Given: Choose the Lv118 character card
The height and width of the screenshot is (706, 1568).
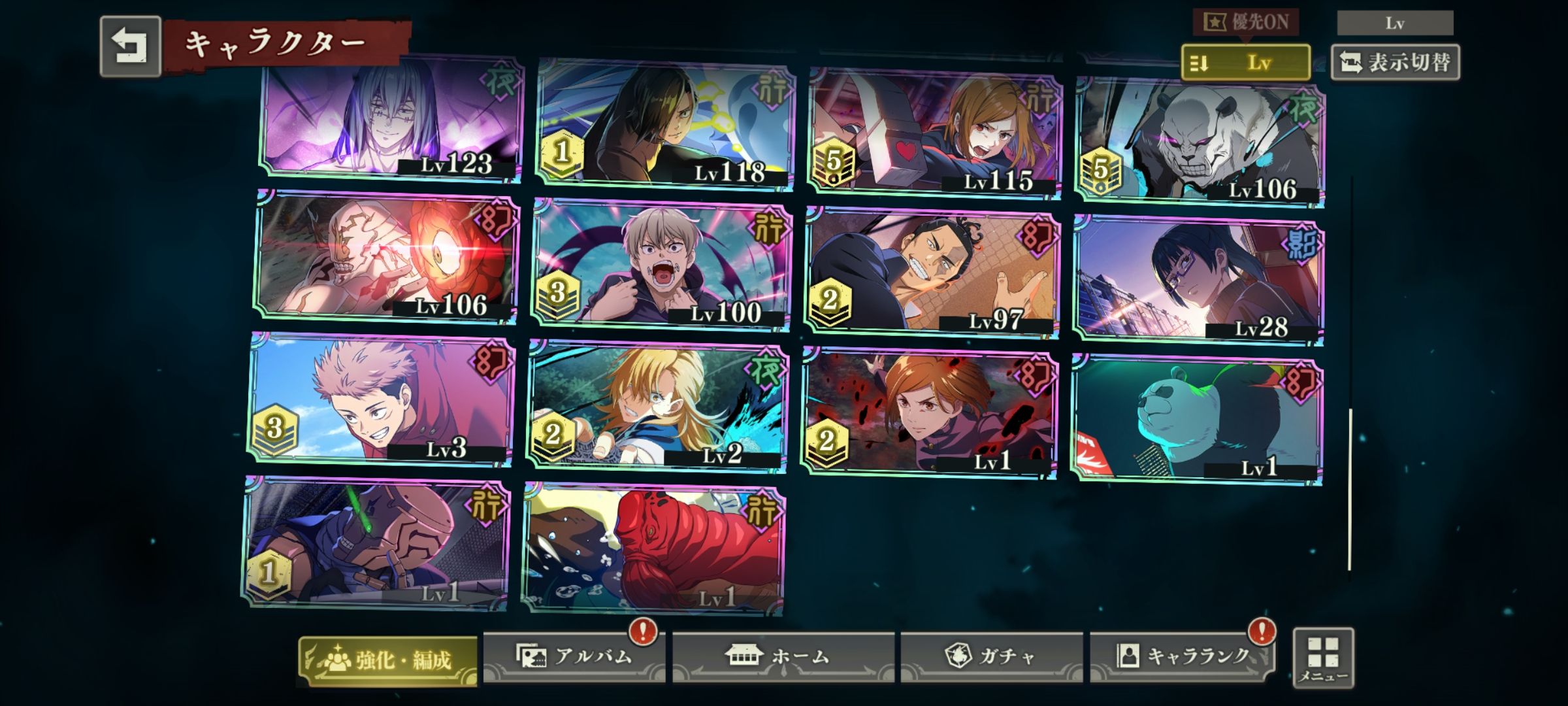Looking at the screenshot, I should tap(665, 124).
